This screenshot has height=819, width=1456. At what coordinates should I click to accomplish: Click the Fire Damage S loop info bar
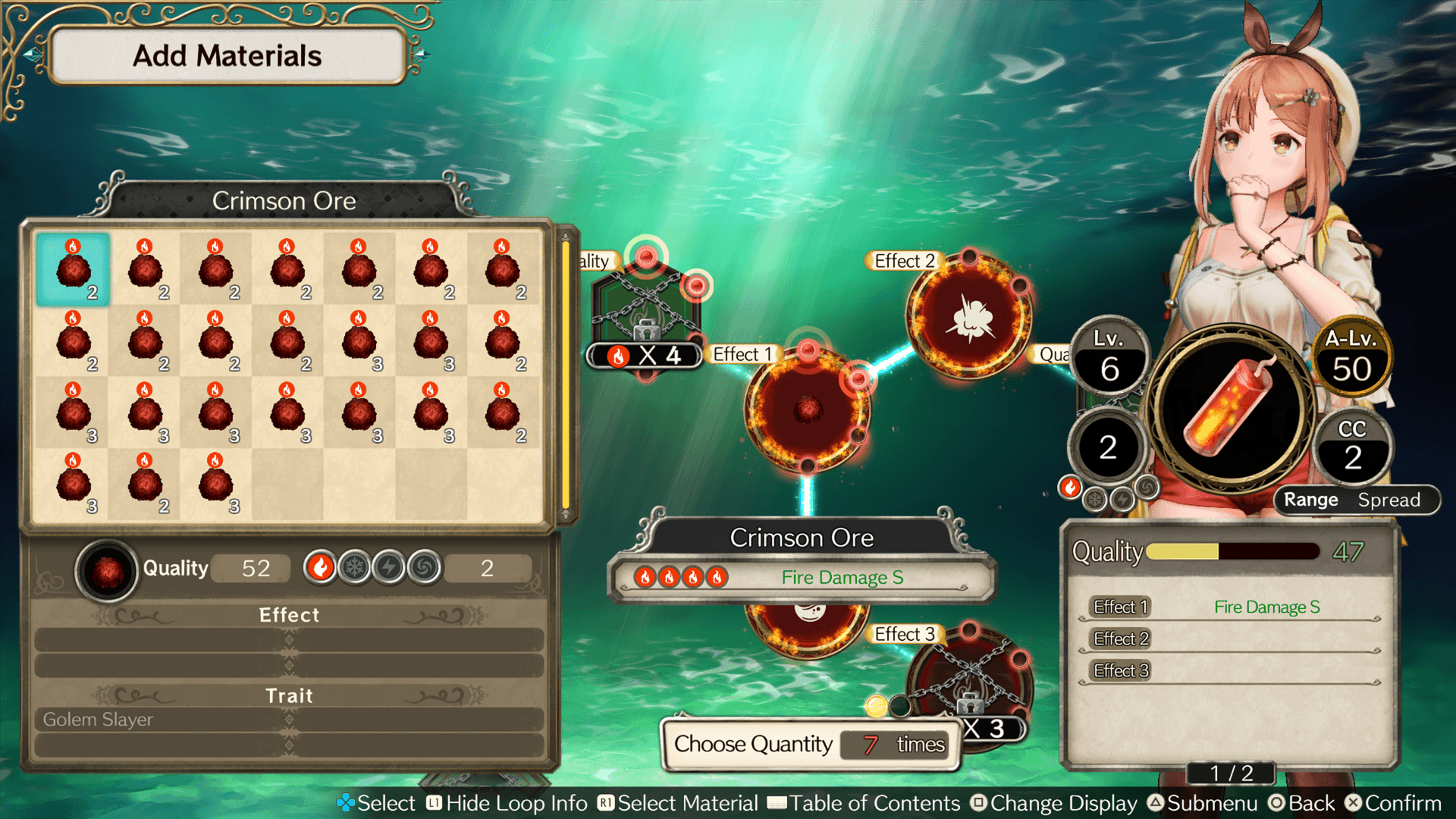802,578
